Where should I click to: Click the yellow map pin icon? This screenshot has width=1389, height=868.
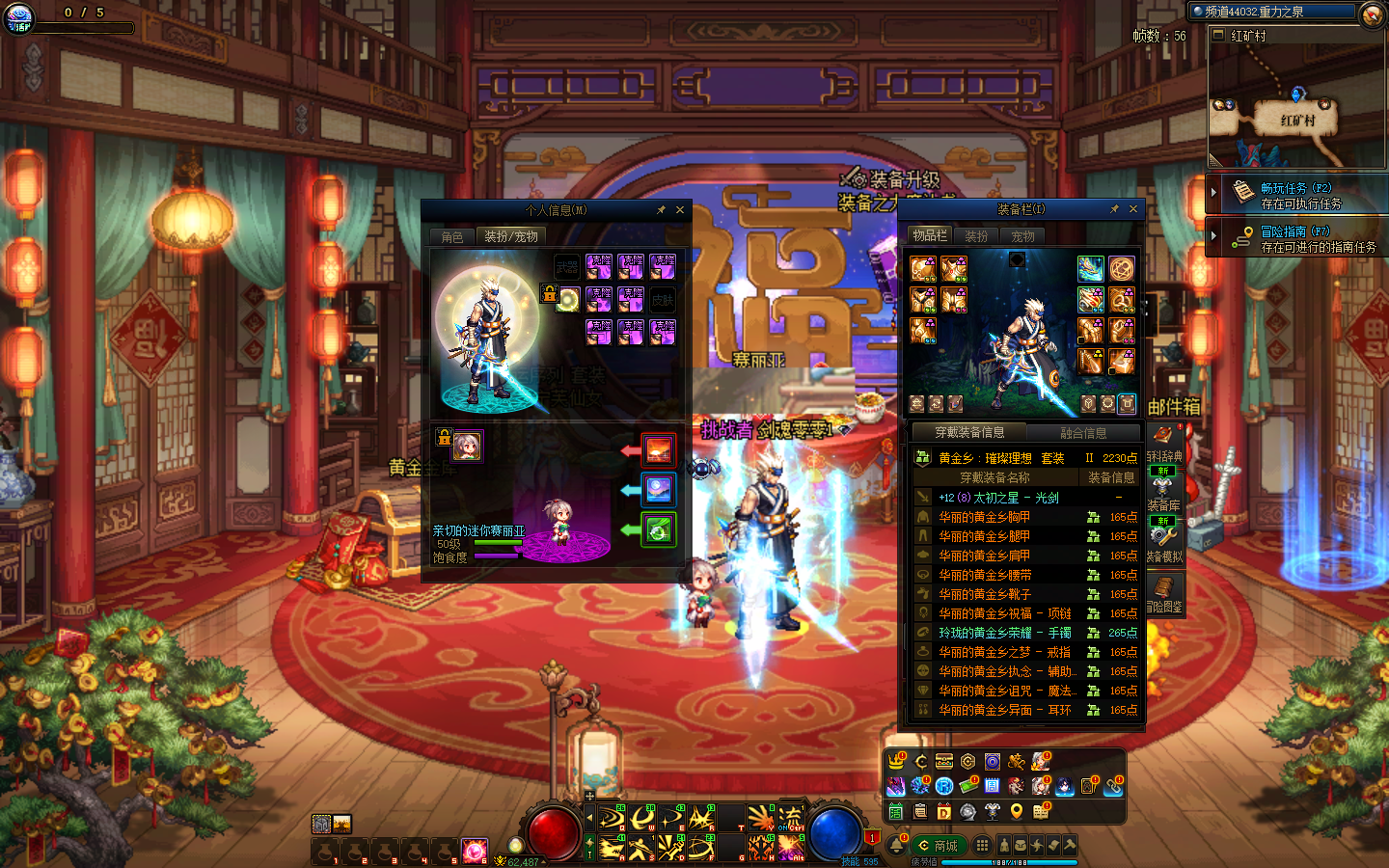click(1017, 812)
